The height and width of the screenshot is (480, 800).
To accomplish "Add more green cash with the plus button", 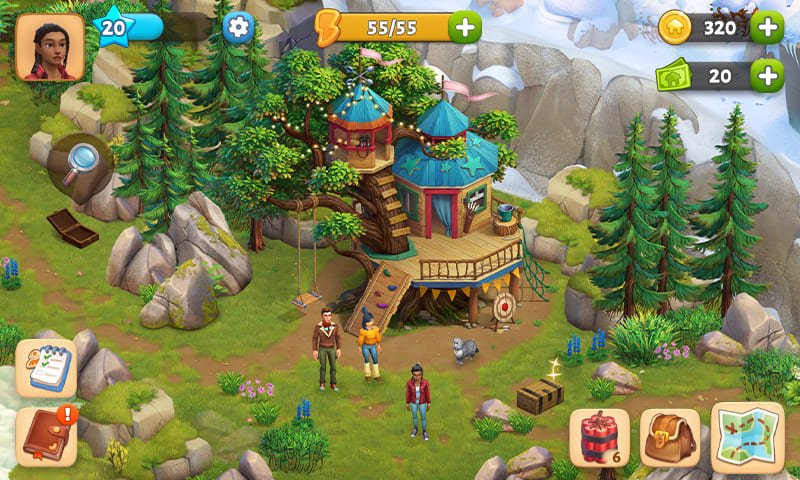I will 767,75.
